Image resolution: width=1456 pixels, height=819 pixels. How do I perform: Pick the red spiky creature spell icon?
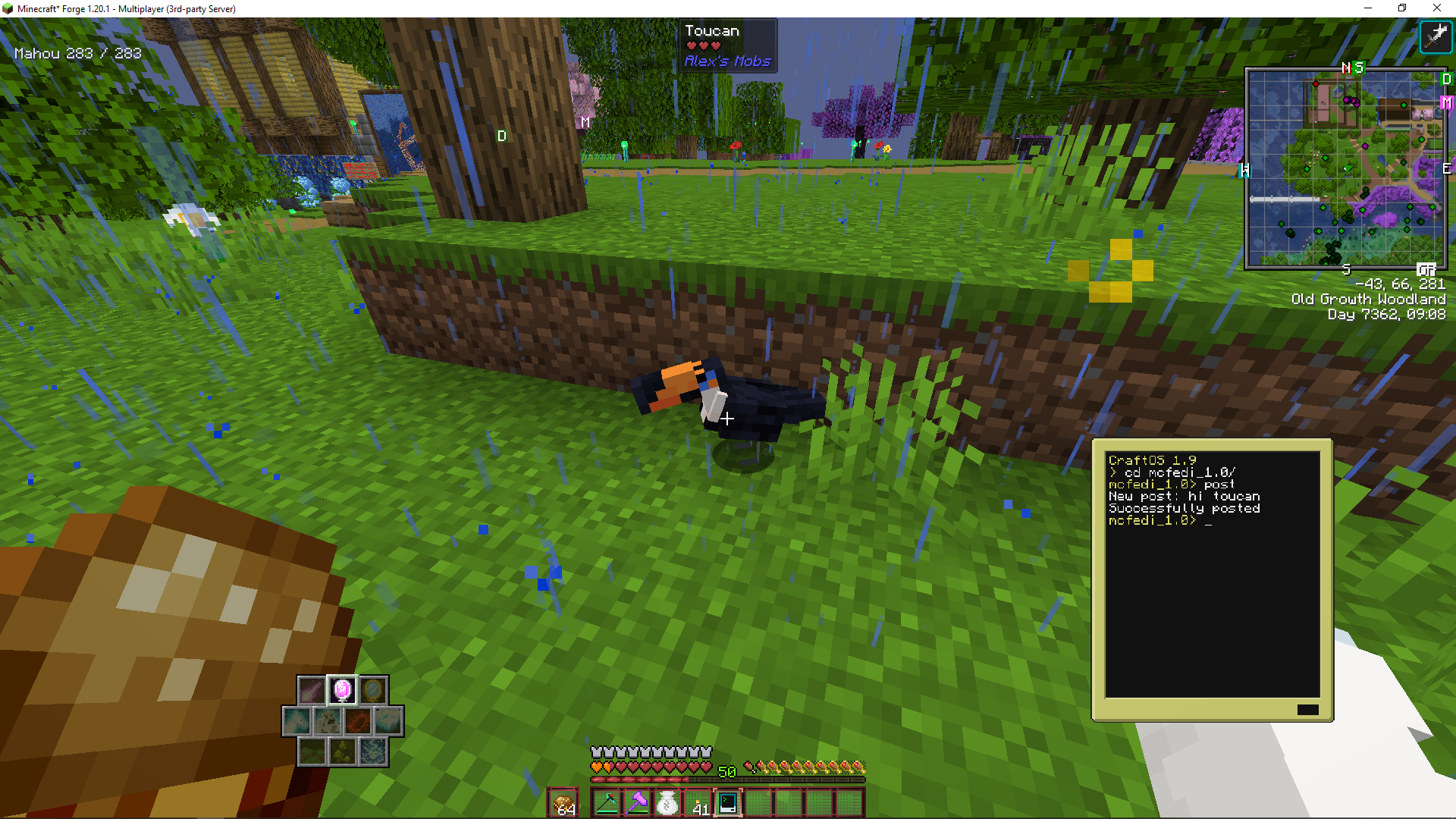357,721
